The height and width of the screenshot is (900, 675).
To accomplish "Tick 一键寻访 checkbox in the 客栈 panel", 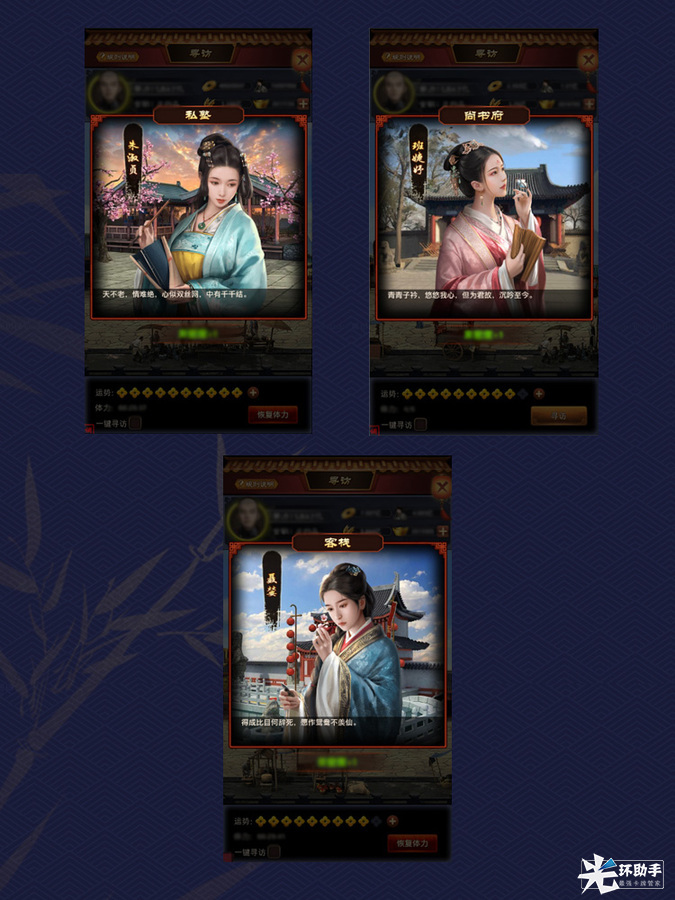I will [274, 852].
